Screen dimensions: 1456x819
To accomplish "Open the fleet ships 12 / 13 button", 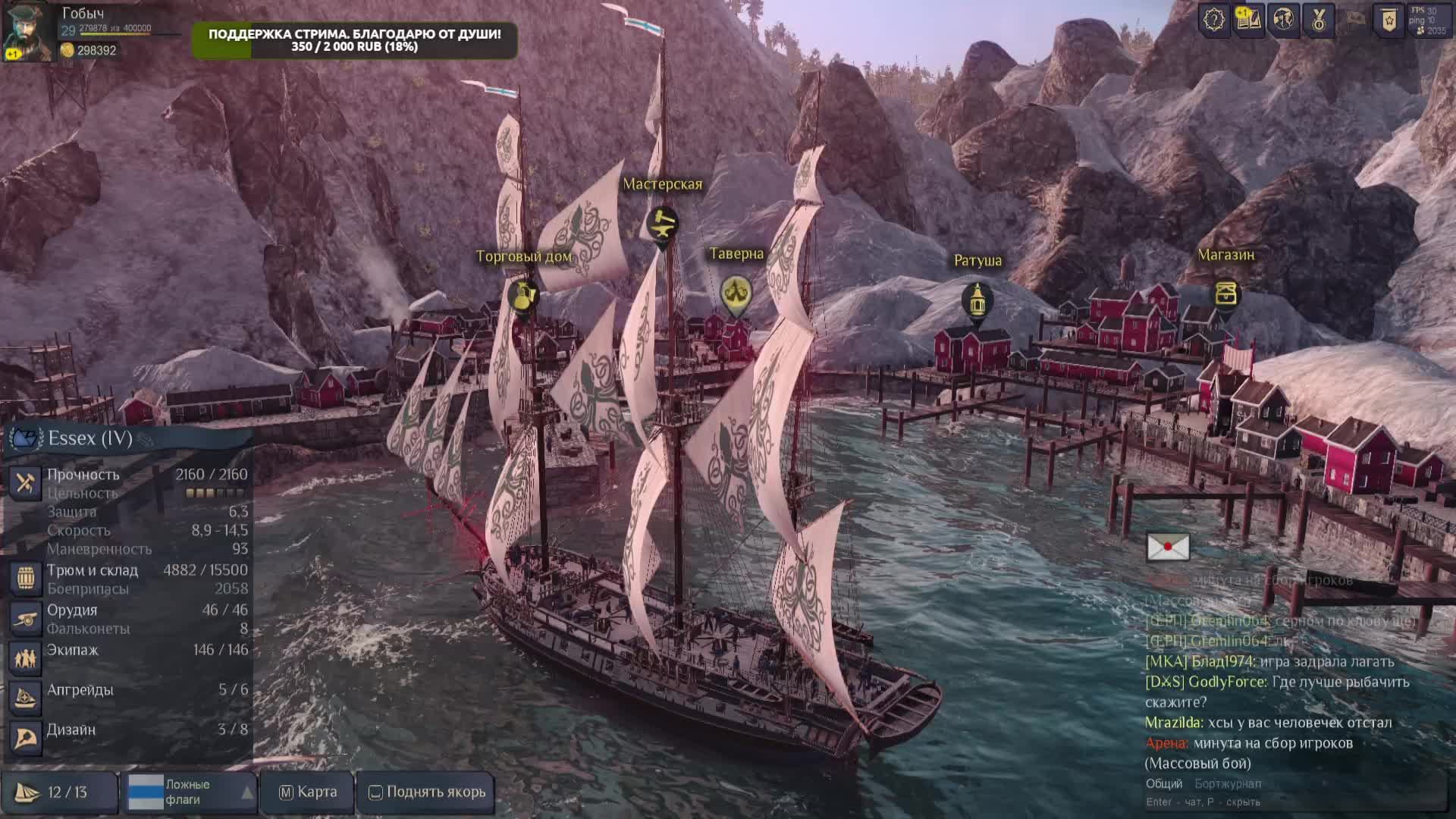I will click(x=59, y=792).
